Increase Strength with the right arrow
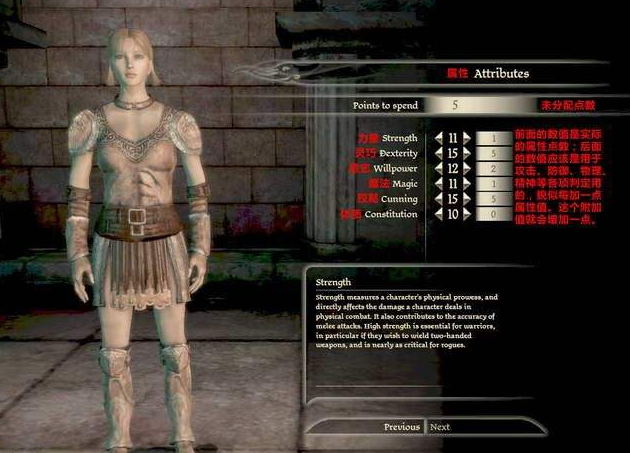This screenshot has width=630, height=453. (467, 137)
